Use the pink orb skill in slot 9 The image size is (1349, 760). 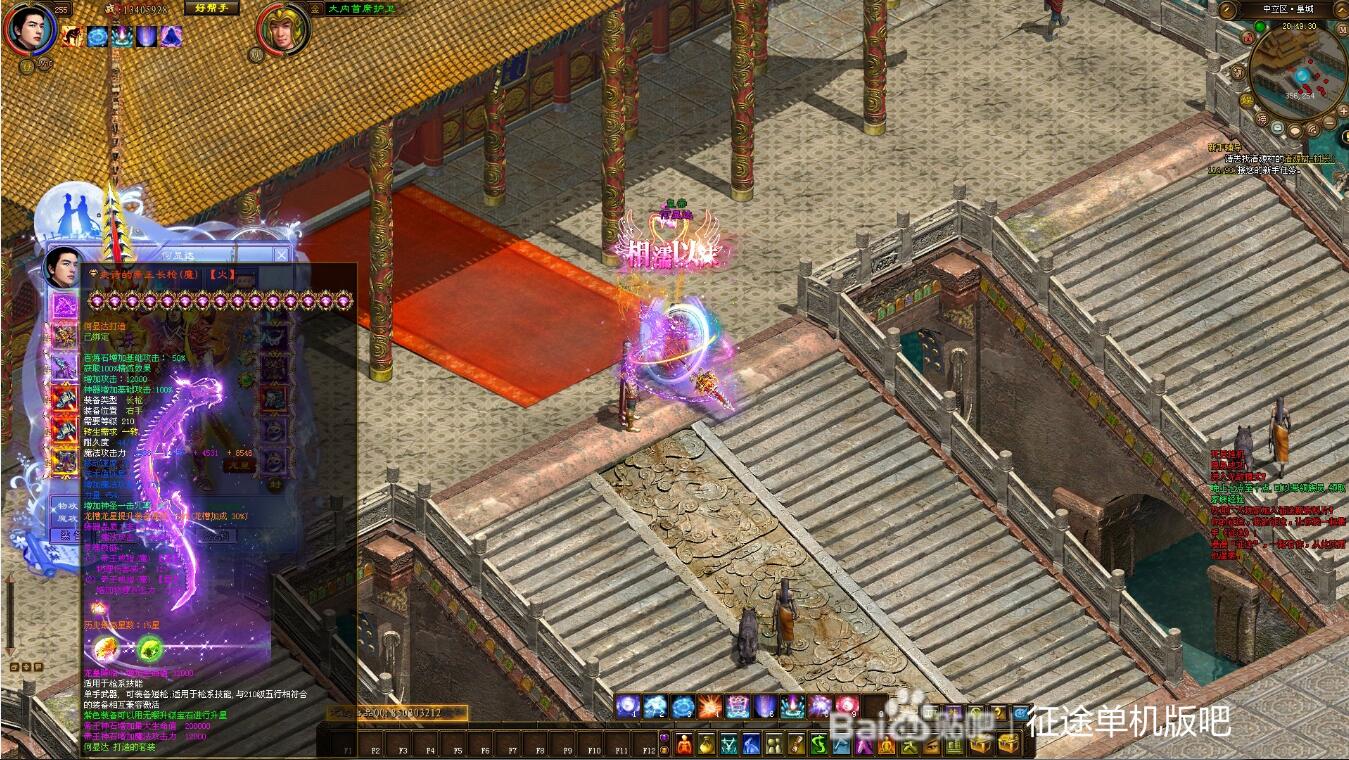click(x=847, y=707)
